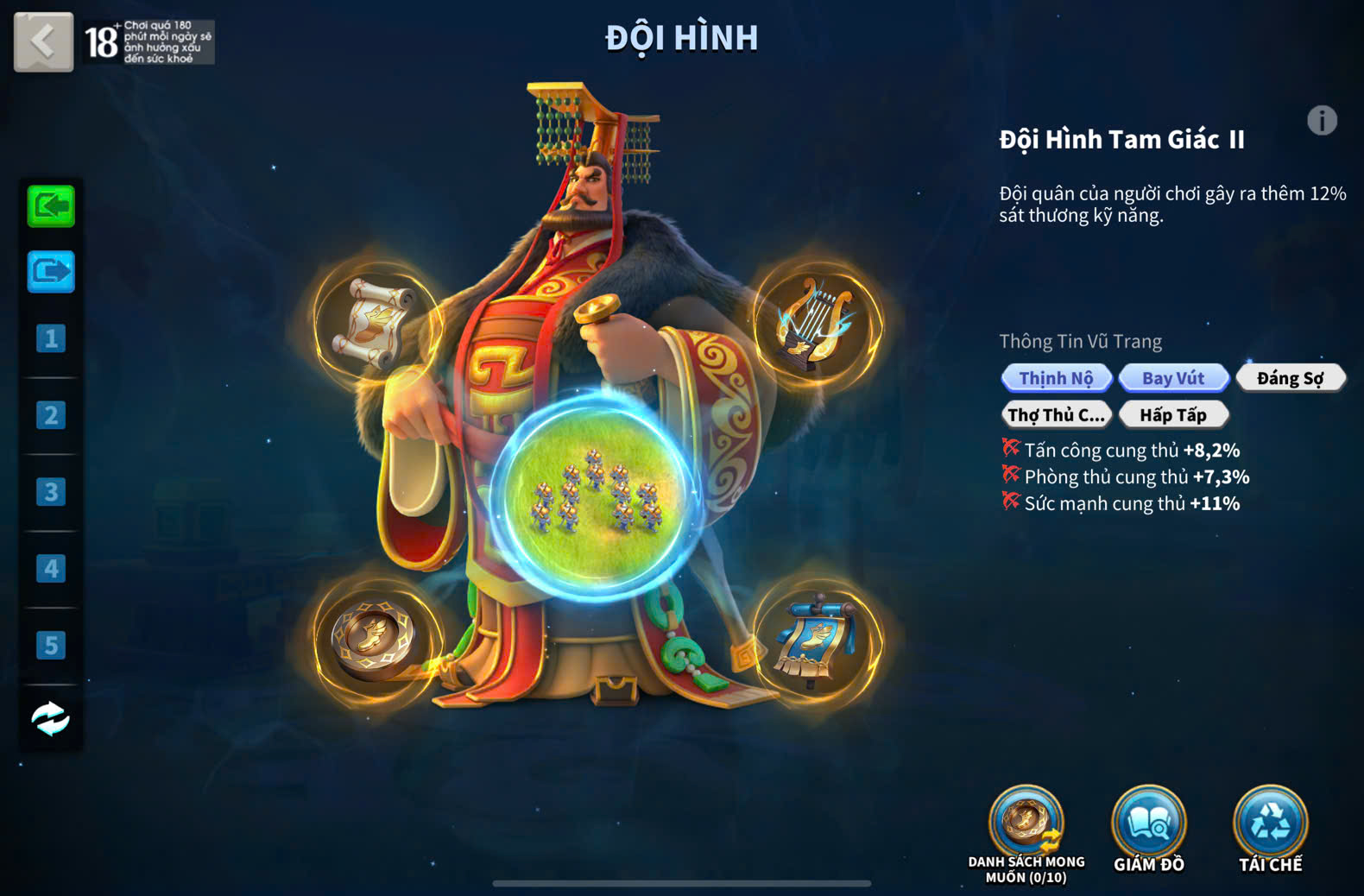Select the Bay Vút tag
Viewport: 1364px width, 896px height.
coord(1173,378)
